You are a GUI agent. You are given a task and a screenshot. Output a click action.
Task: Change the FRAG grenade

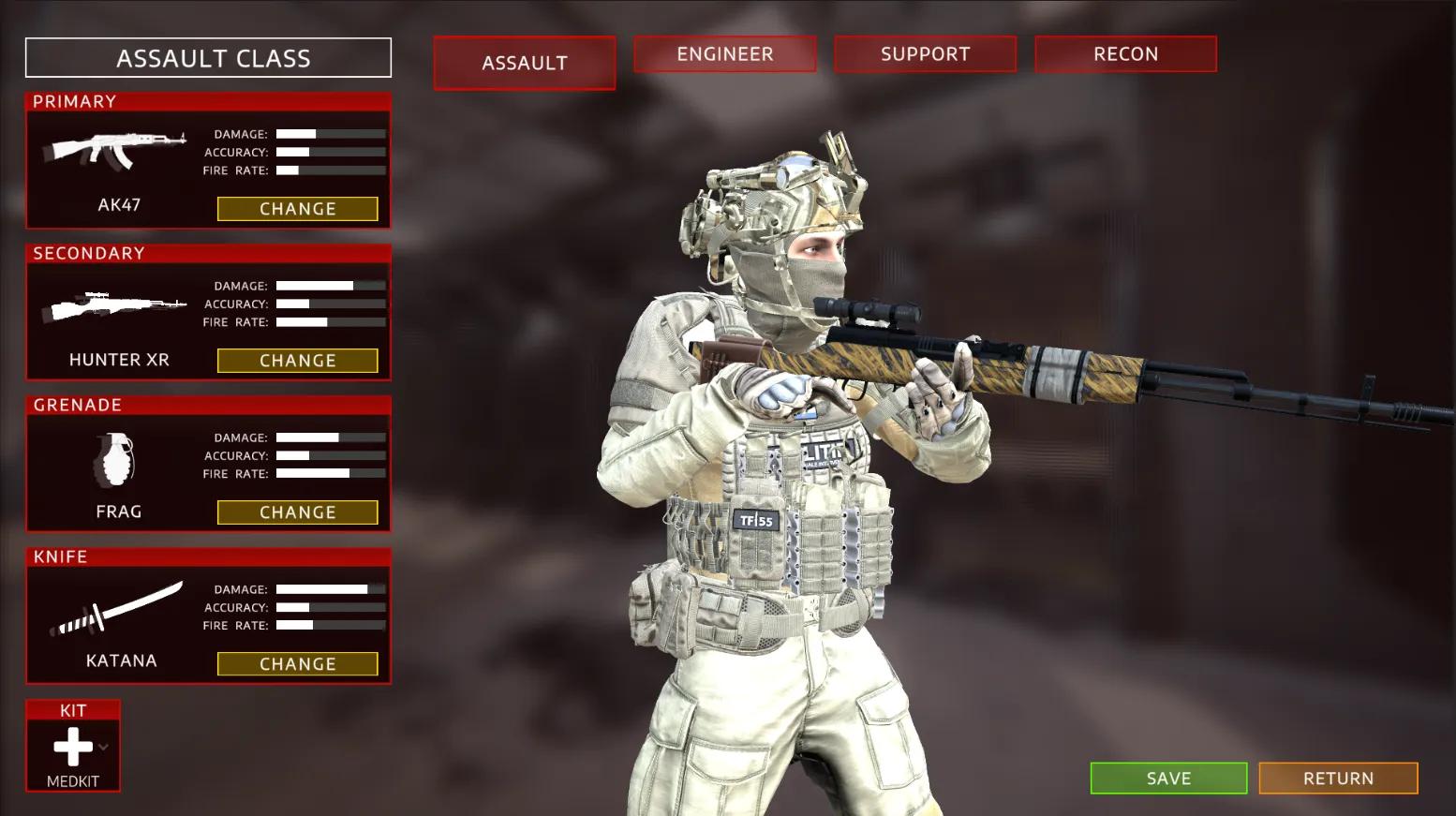coord(298,512)
